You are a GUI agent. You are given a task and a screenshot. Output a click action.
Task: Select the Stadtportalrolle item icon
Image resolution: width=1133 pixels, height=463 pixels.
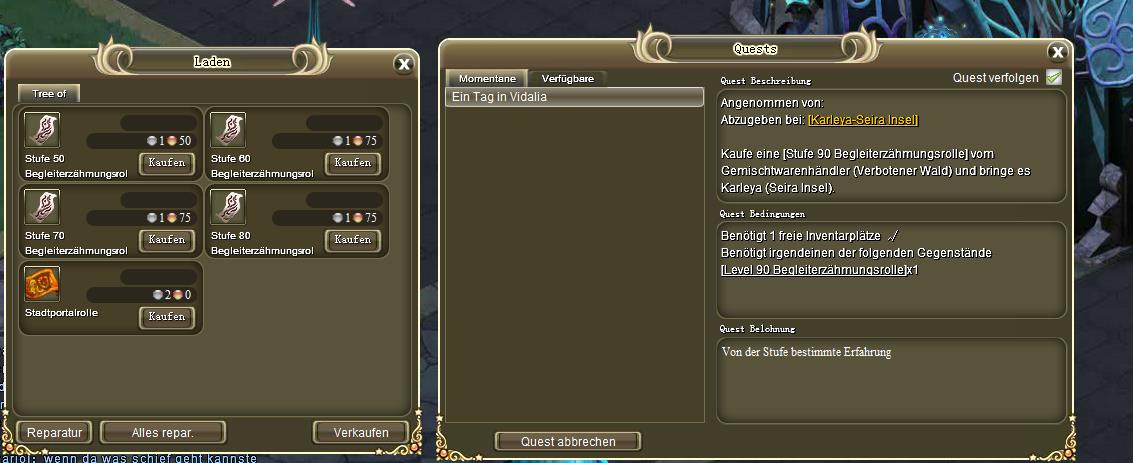(x=42, y=283)
